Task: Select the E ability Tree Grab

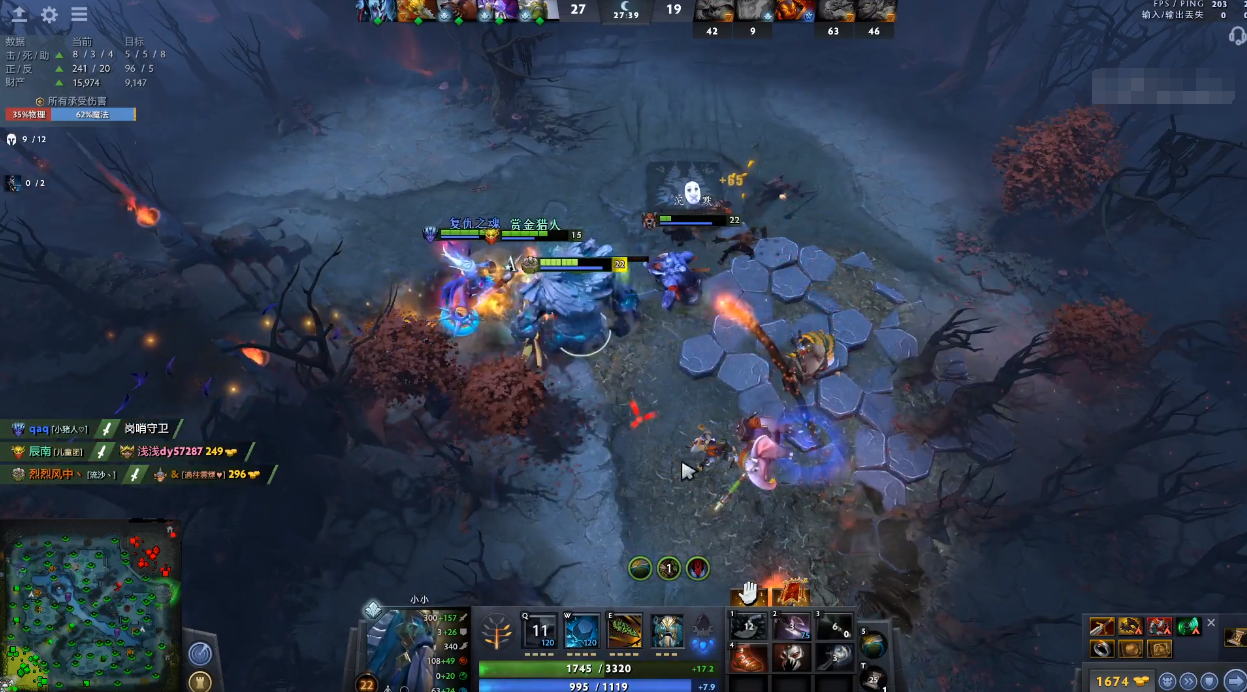Action: 625,632
